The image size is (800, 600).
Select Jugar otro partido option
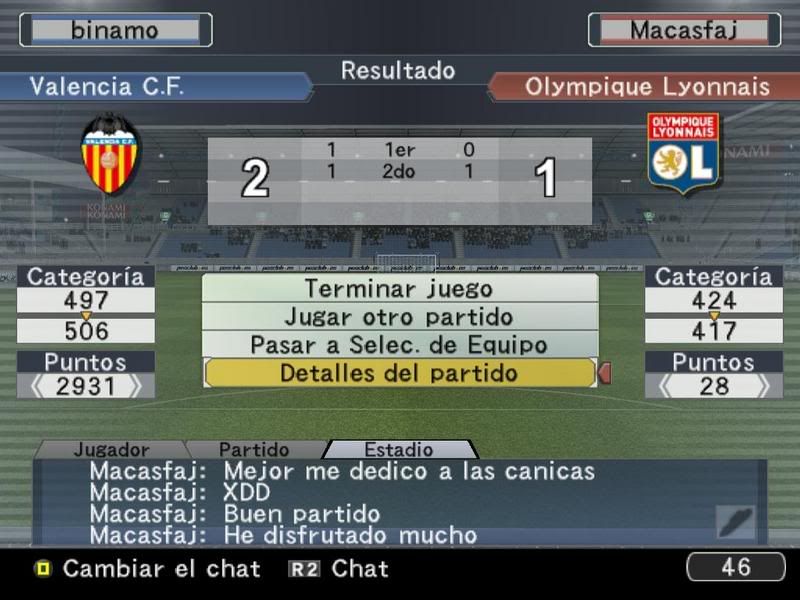[399, 317]
